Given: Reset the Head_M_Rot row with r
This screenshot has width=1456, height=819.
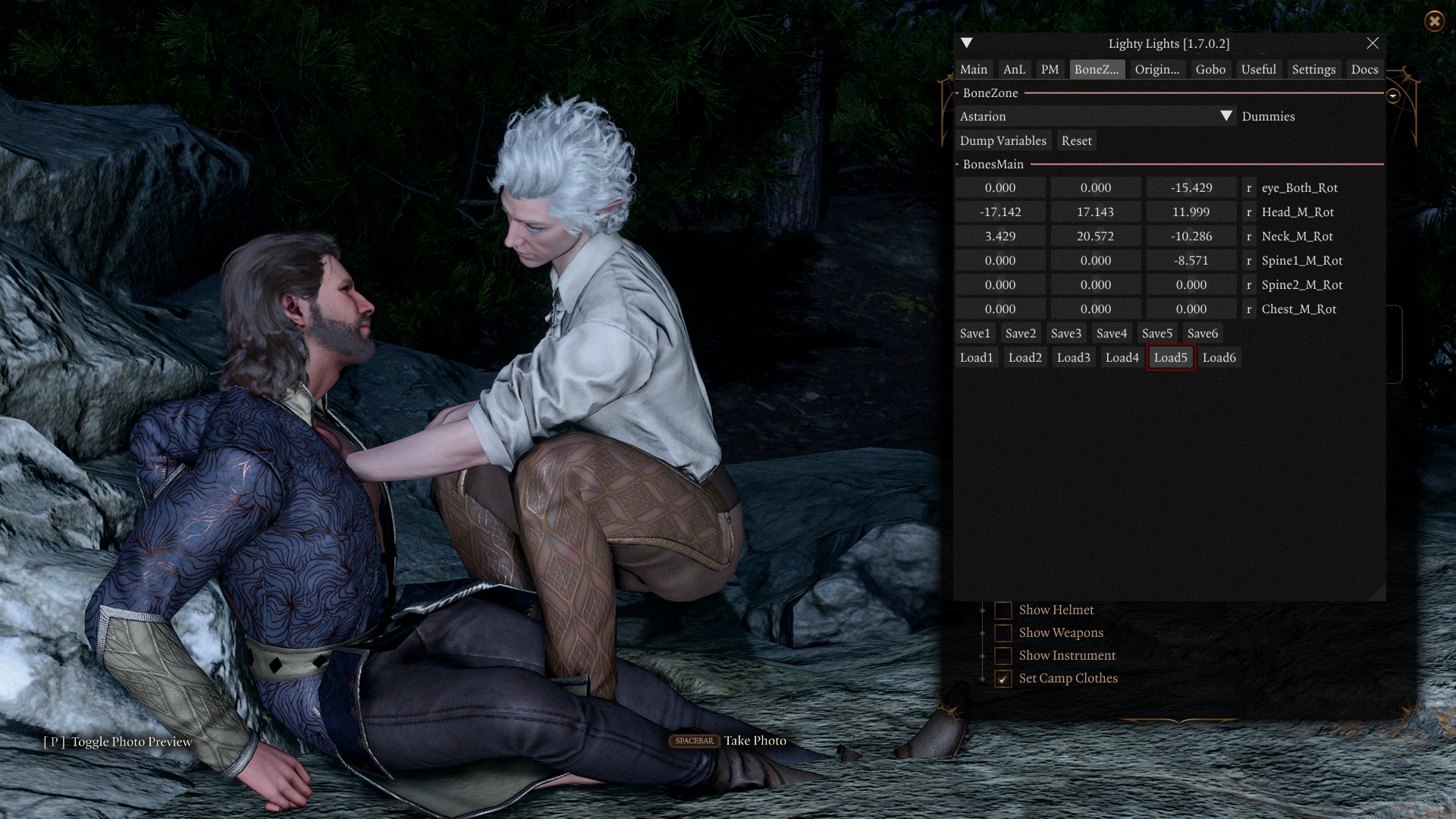Looking at the screenshot, I should coord(1249,212).
